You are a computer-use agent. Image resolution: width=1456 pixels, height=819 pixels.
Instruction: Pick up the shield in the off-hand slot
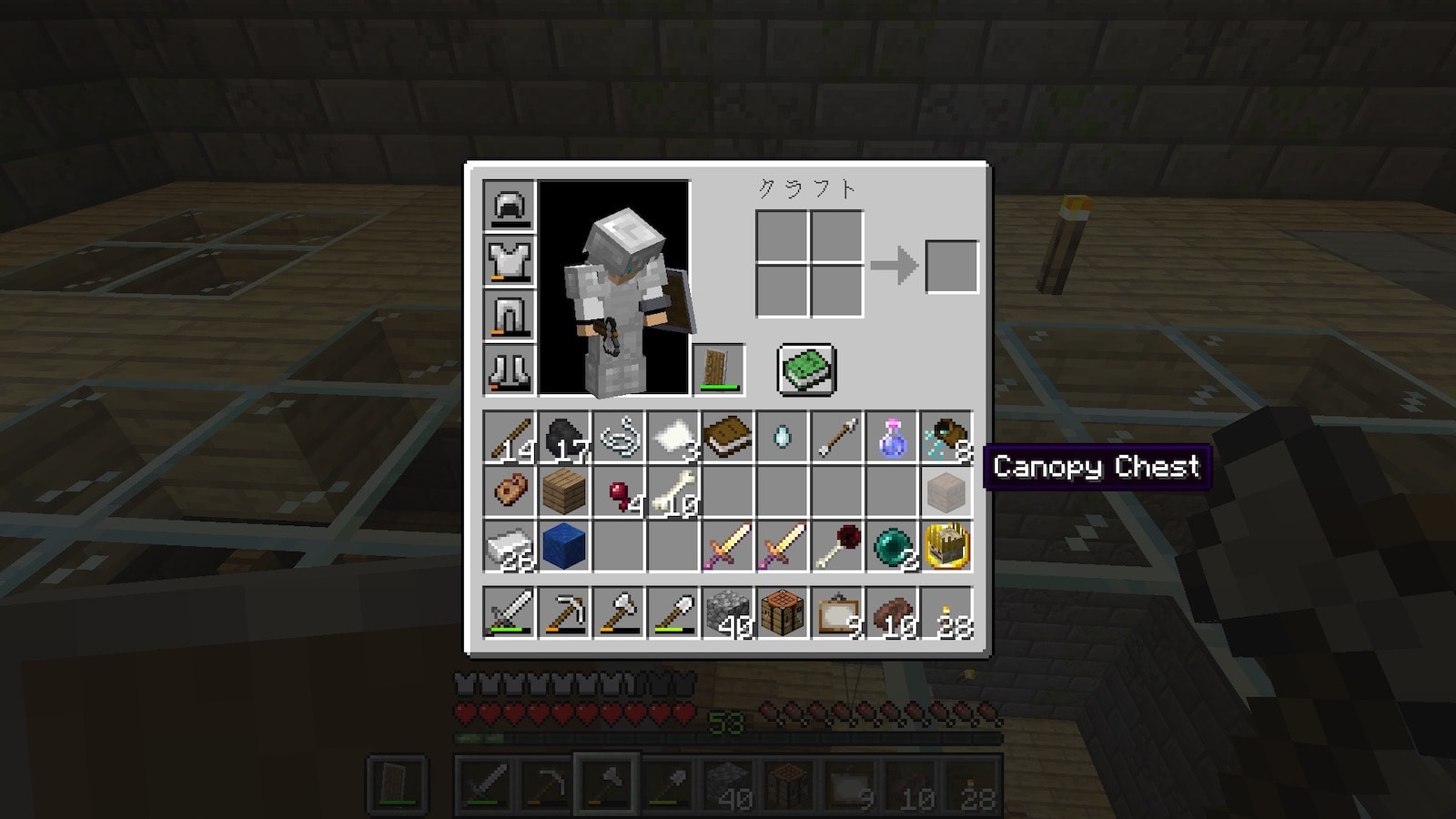719,369
